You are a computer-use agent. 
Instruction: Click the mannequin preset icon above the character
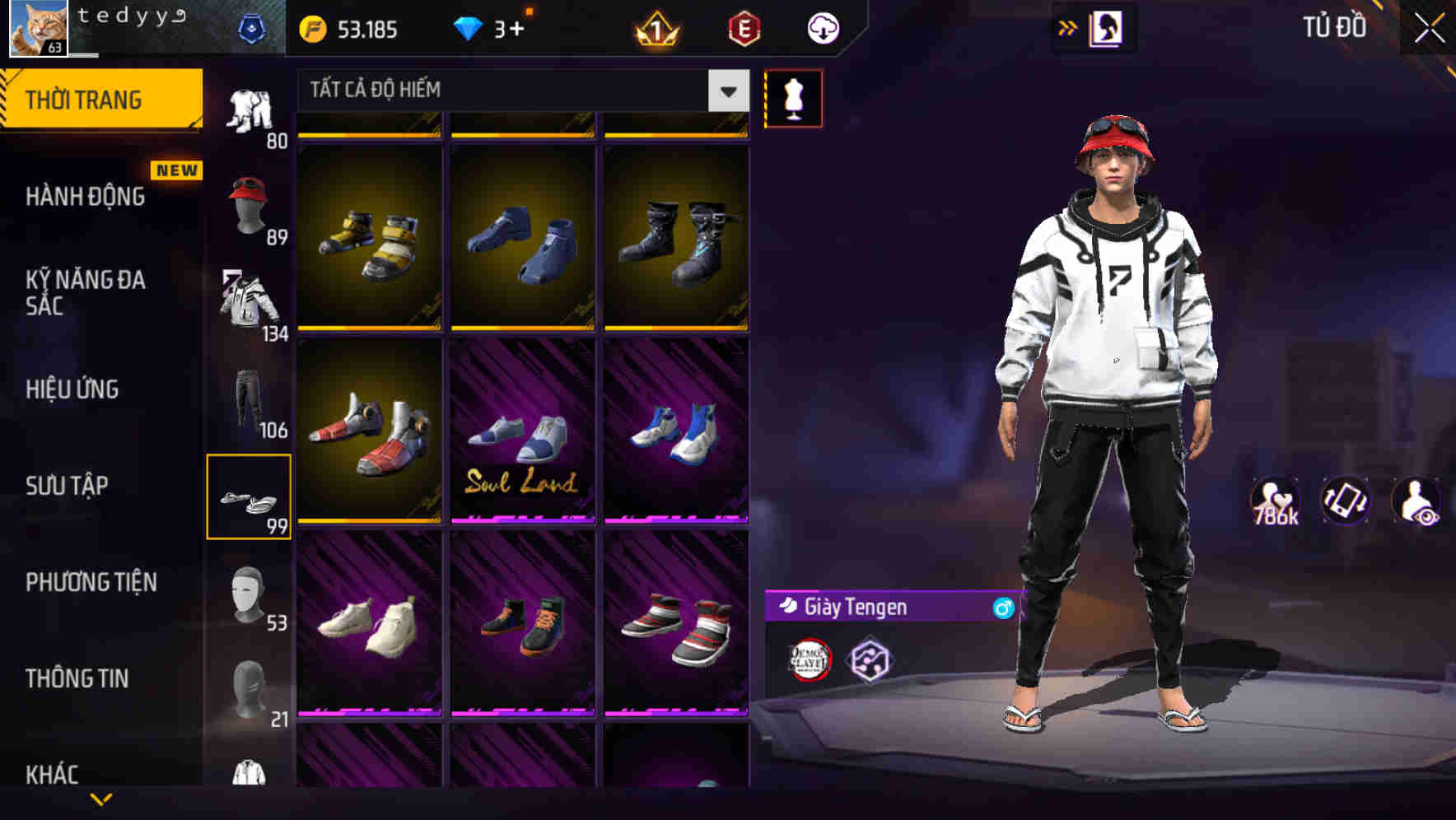tap(794, 98)
